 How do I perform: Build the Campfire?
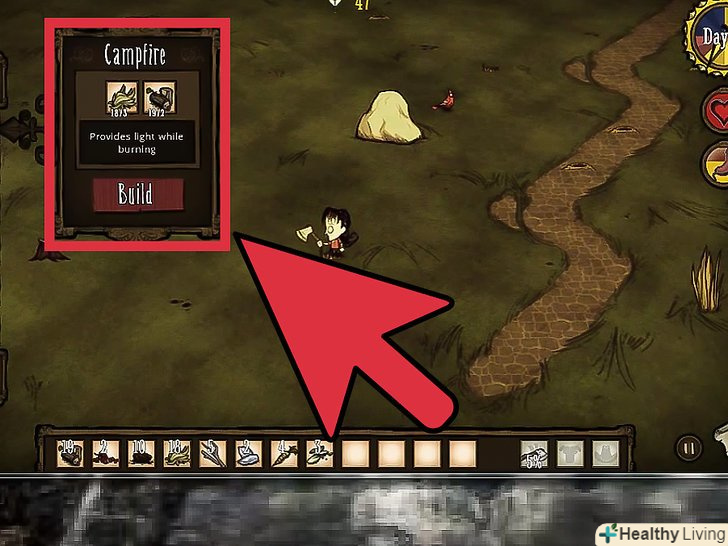pos(138,193)
